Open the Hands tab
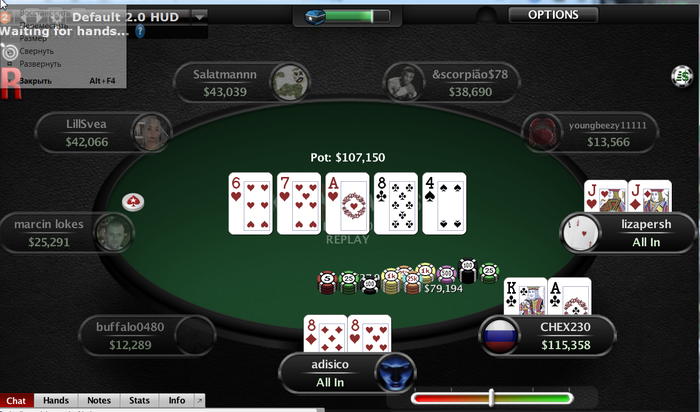 click(55, 401)
